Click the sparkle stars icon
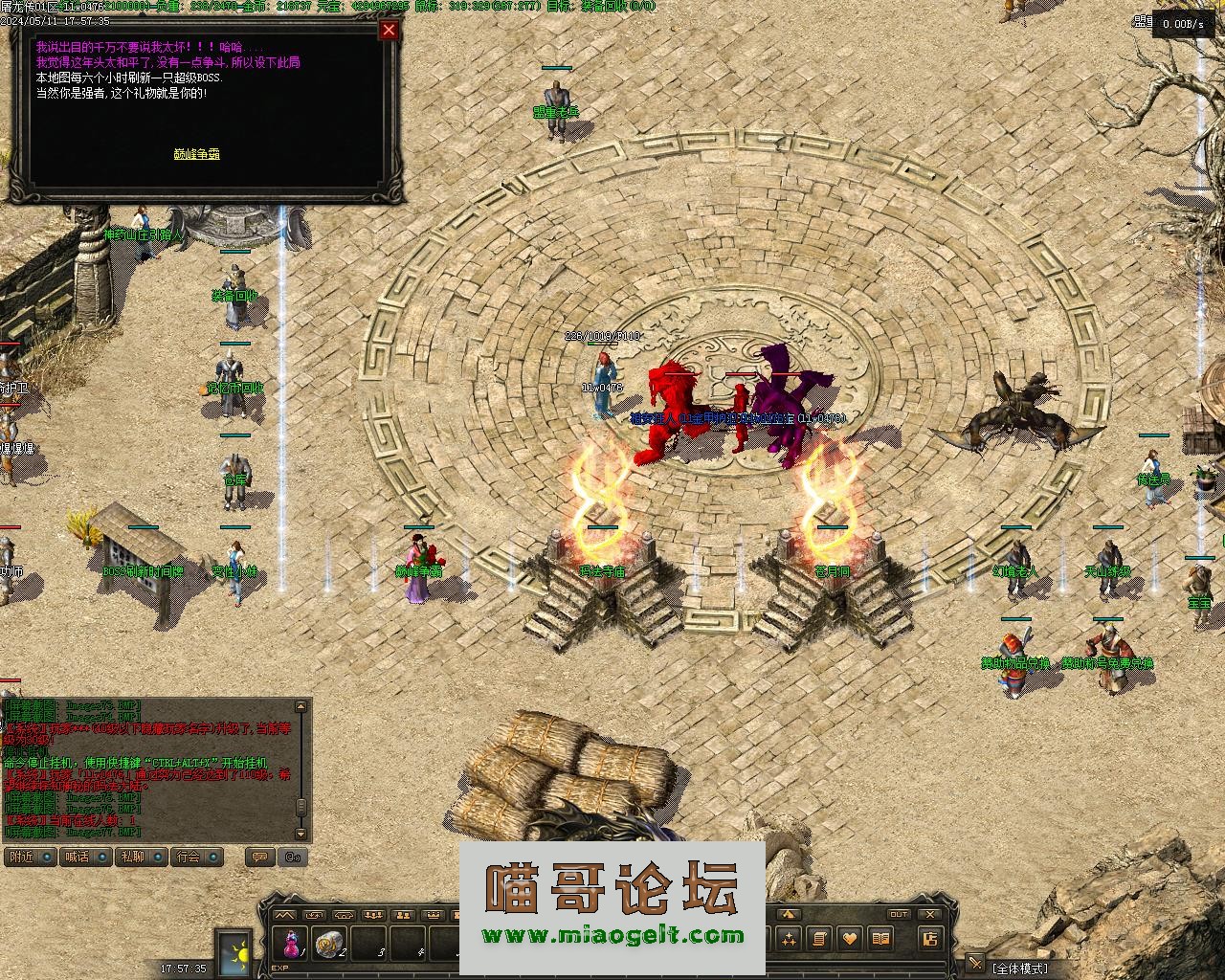This screenshot has width=1225, height=980. (788, 939)
